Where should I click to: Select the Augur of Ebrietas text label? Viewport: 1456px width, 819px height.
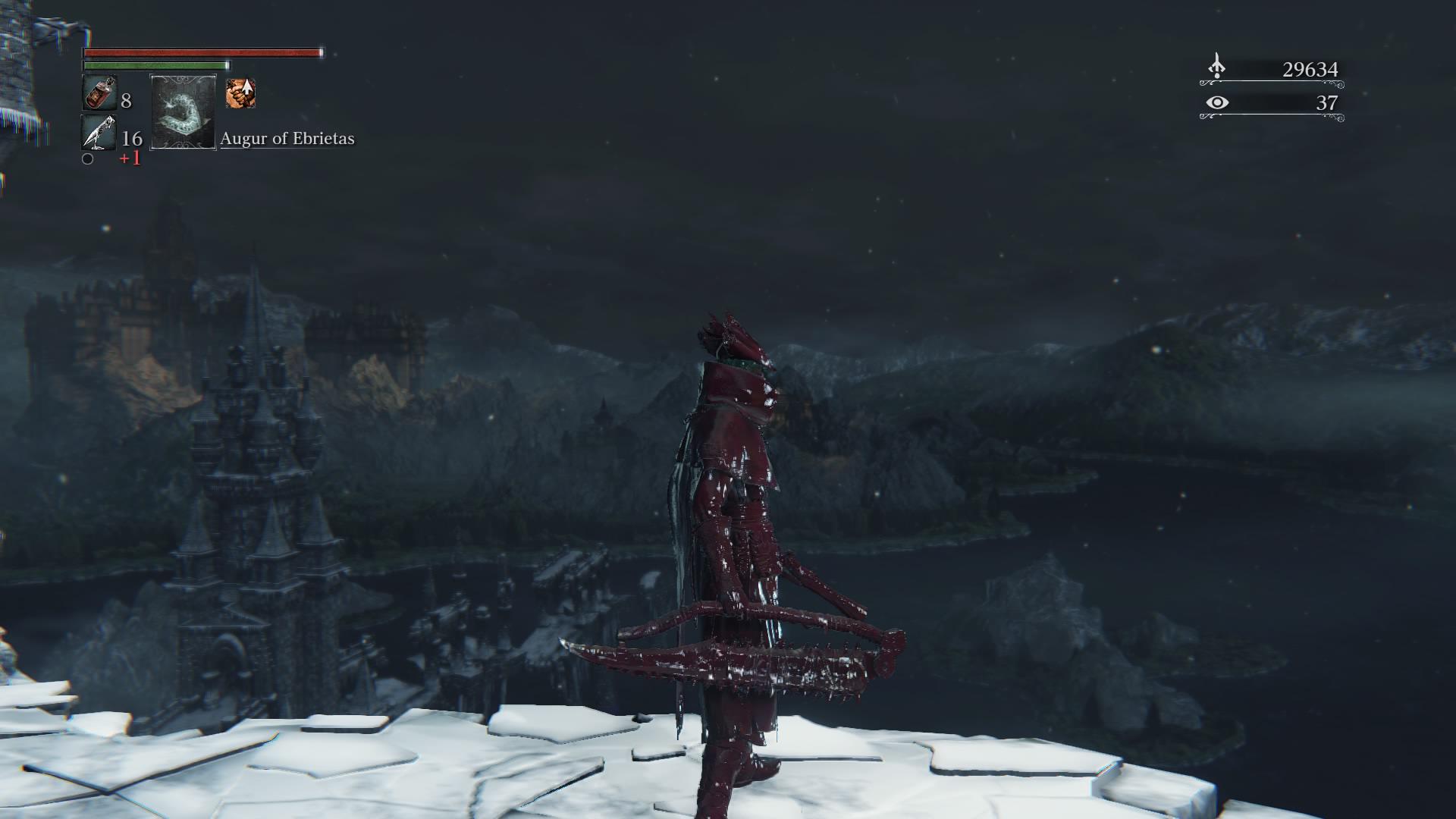pyautogui.click(x=287, y=139)
